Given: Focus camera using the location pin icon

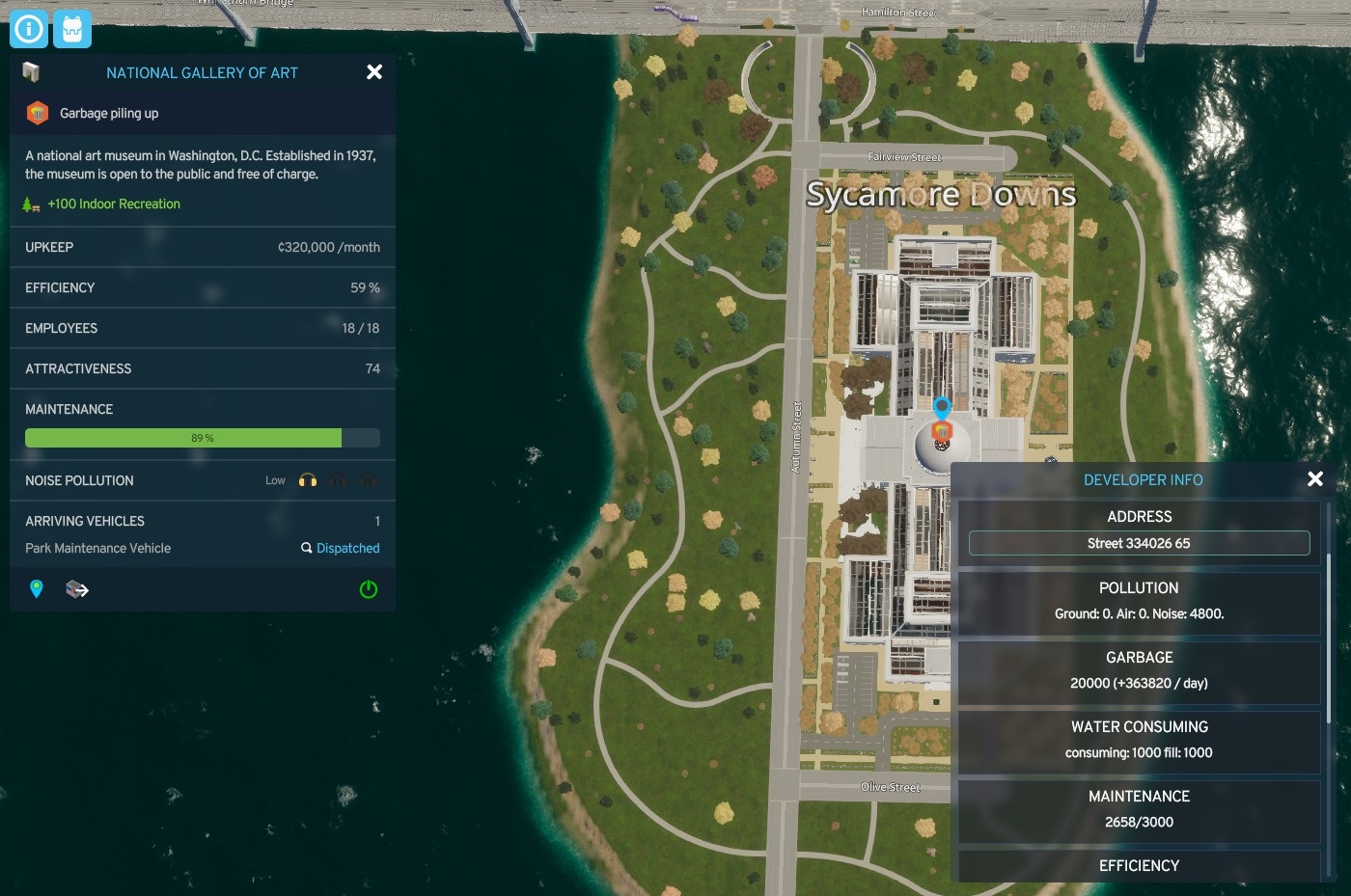Looking at the screenshot, I should pyautogui.click(x=37, y=588).
